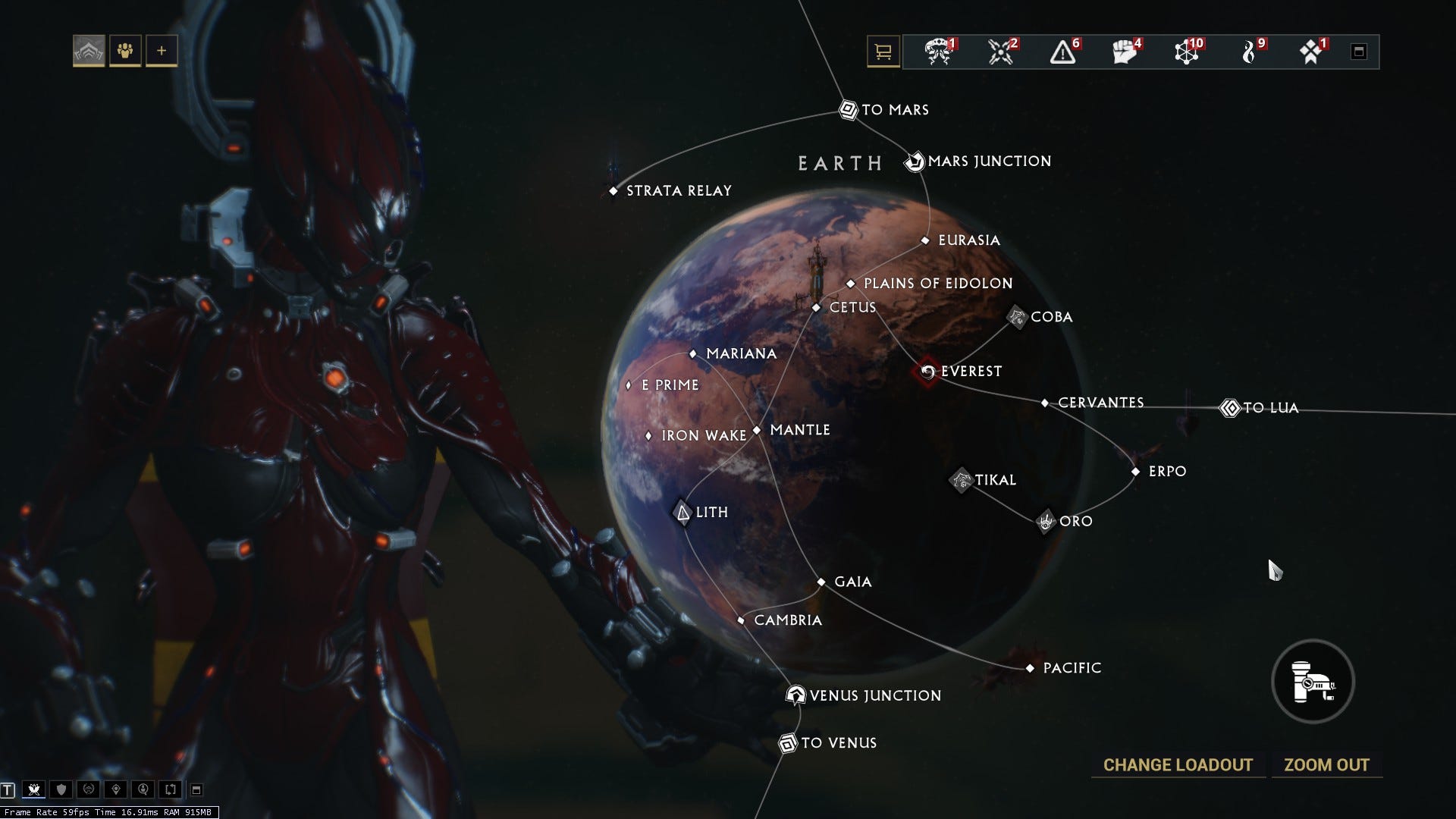Open the flame icon with nine notifications
The width and height of the screenshot is (1456, 819).
(1250, 52)
